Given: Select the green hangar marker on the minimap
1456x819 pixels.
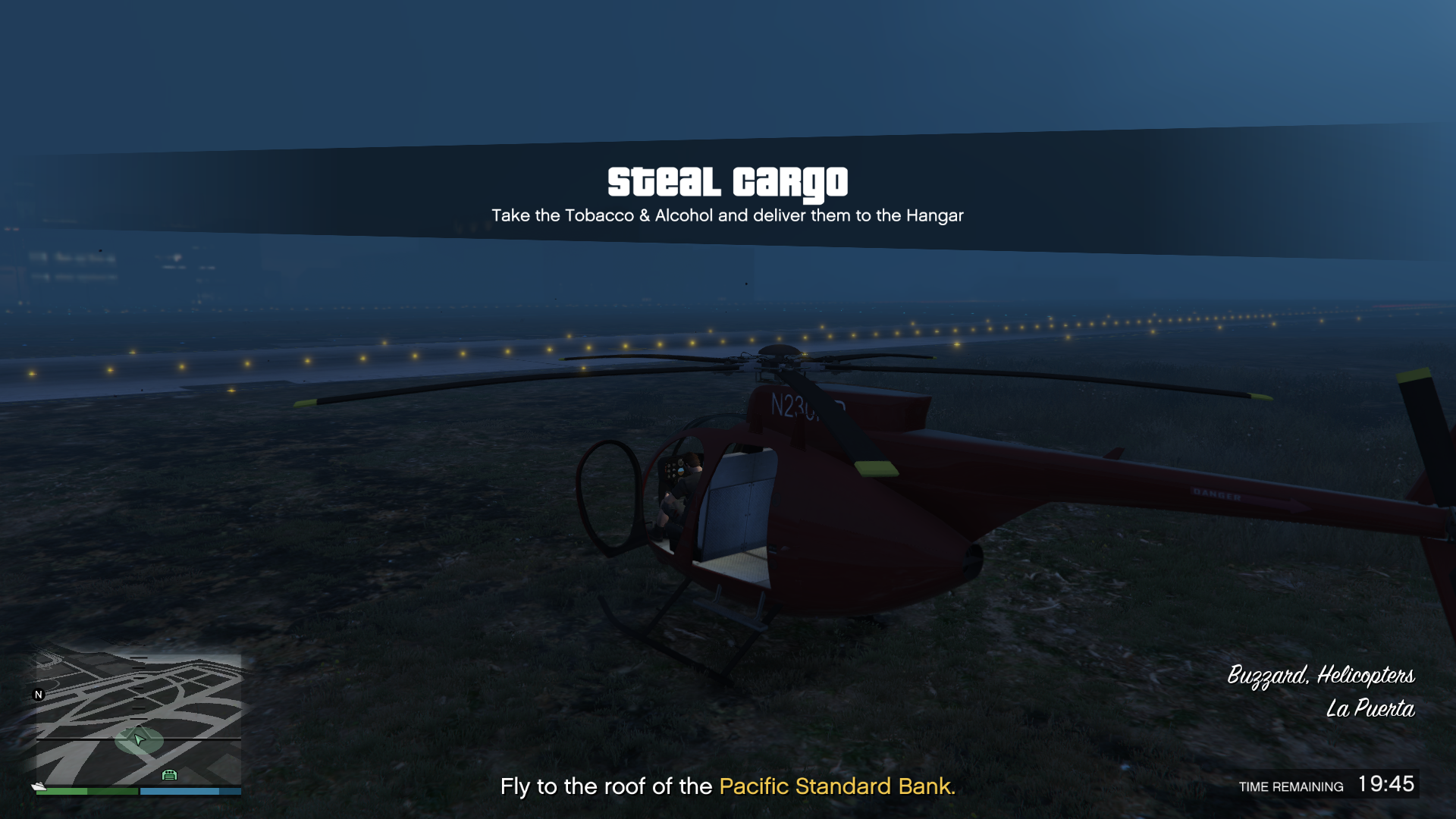Looking at the screenshot, I should (169, 774).
